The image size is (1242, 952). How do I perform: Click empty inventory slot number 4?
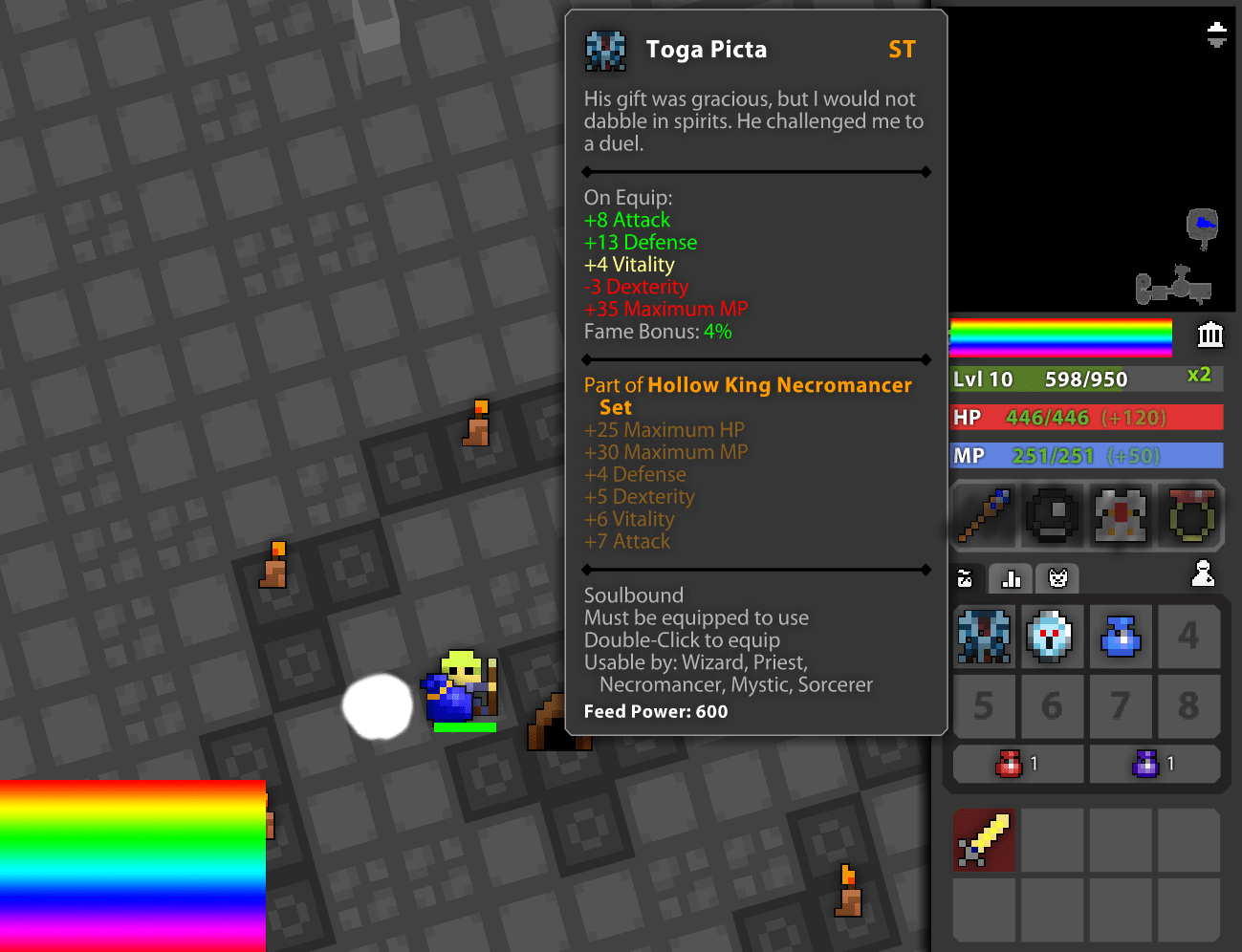[1189, 637]
